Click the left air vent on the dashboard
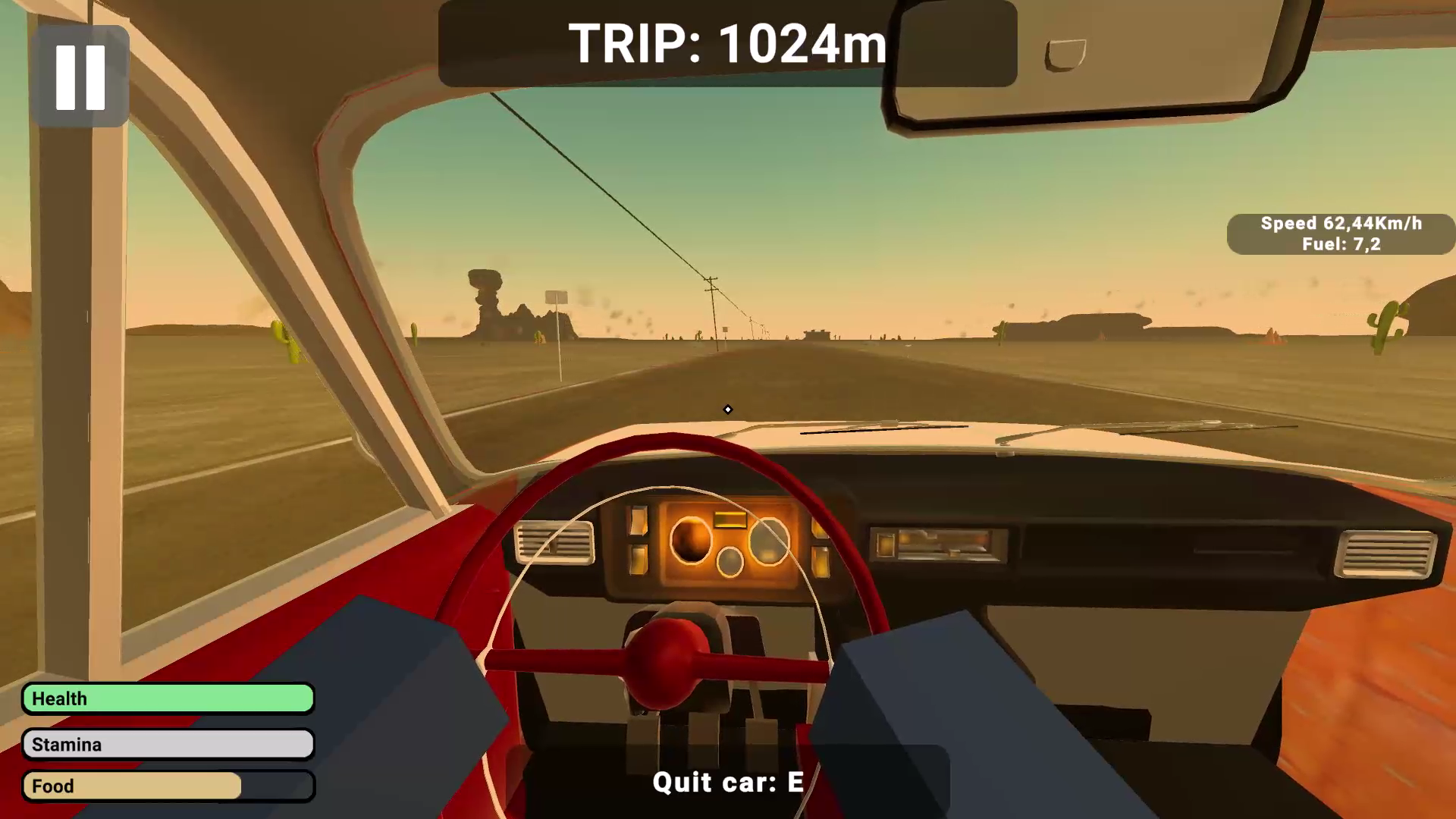The width and height of the screenshot is (1456, 819). tap(554, 541)
